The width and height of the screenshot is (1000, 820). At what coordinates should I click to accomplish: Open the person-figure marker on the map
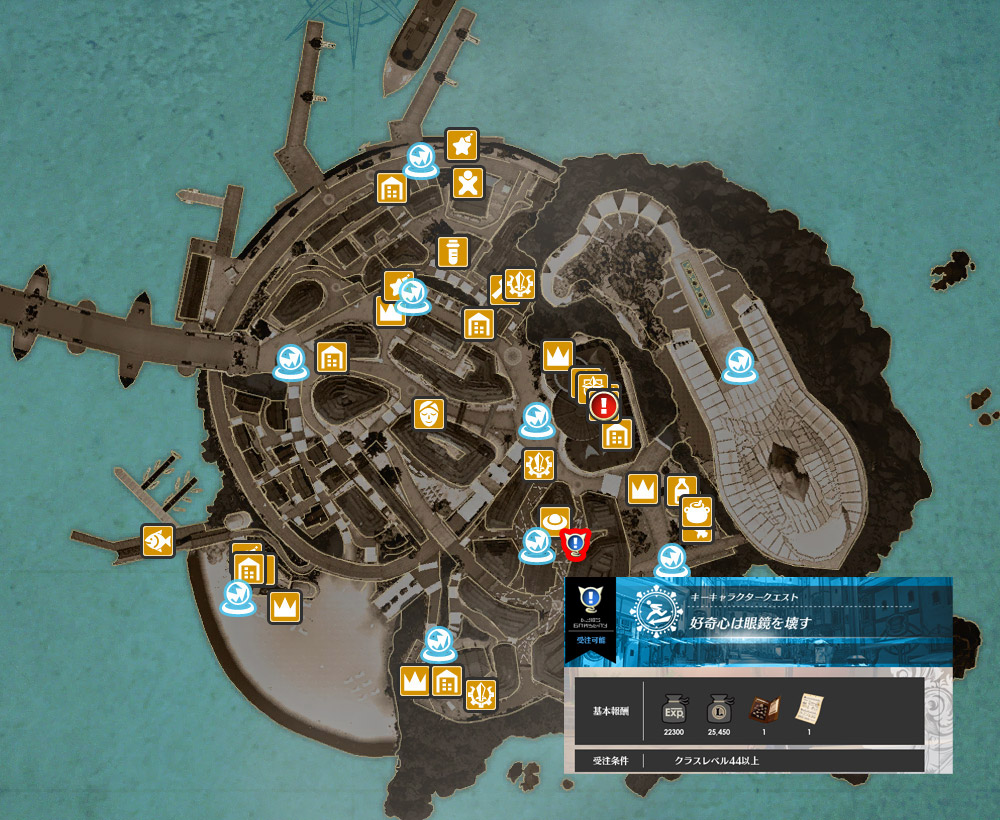tap(468, 183)
